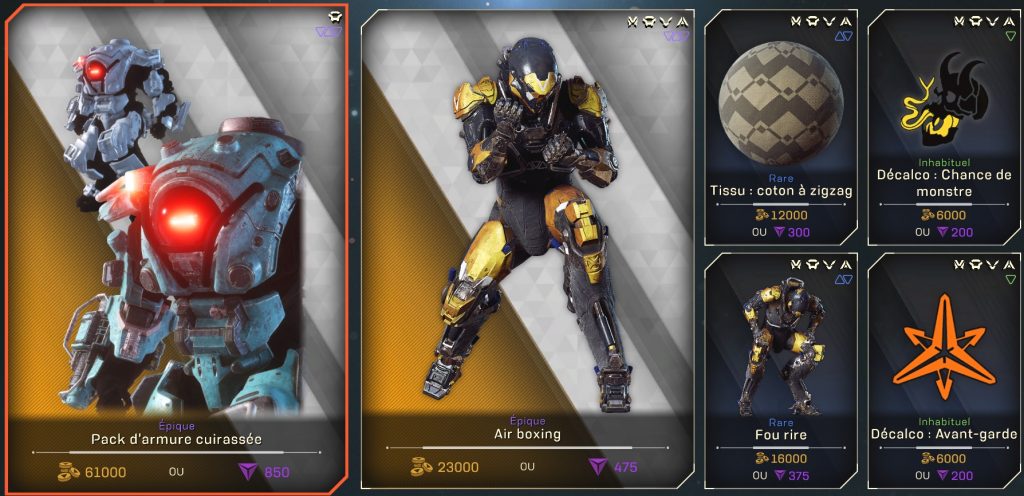Viewport: 1024px width, 496px height.
Task: Open the Tissu : coton à zigzag item
Action: point(781,125)
